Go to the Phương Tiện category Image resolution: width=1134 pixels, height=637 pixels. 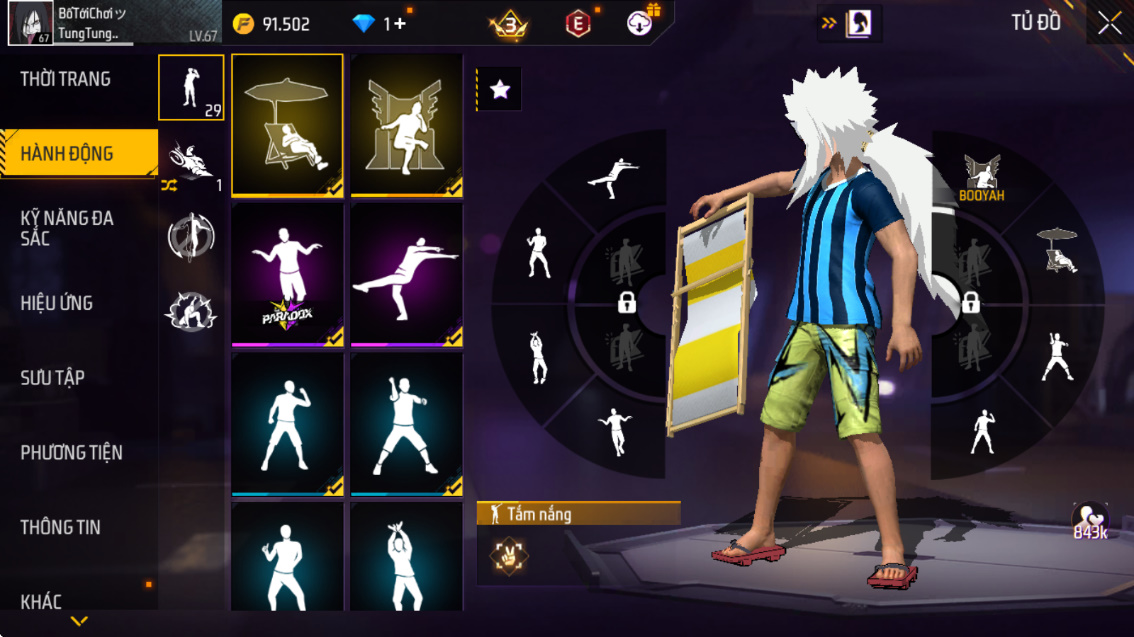coord(72,453)
